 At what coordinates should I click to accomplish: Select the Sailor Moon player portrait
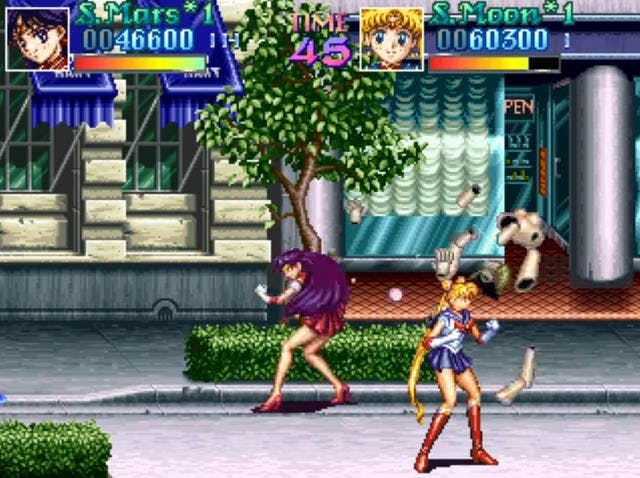pos(391,40)
